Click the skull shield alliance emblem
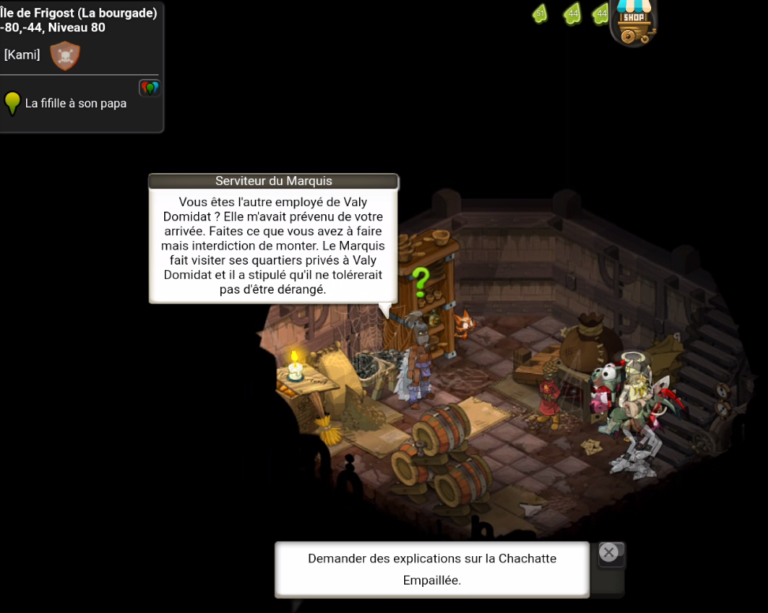Image resolution: width=768 pixels, height=613 pixels. point(65,55)
